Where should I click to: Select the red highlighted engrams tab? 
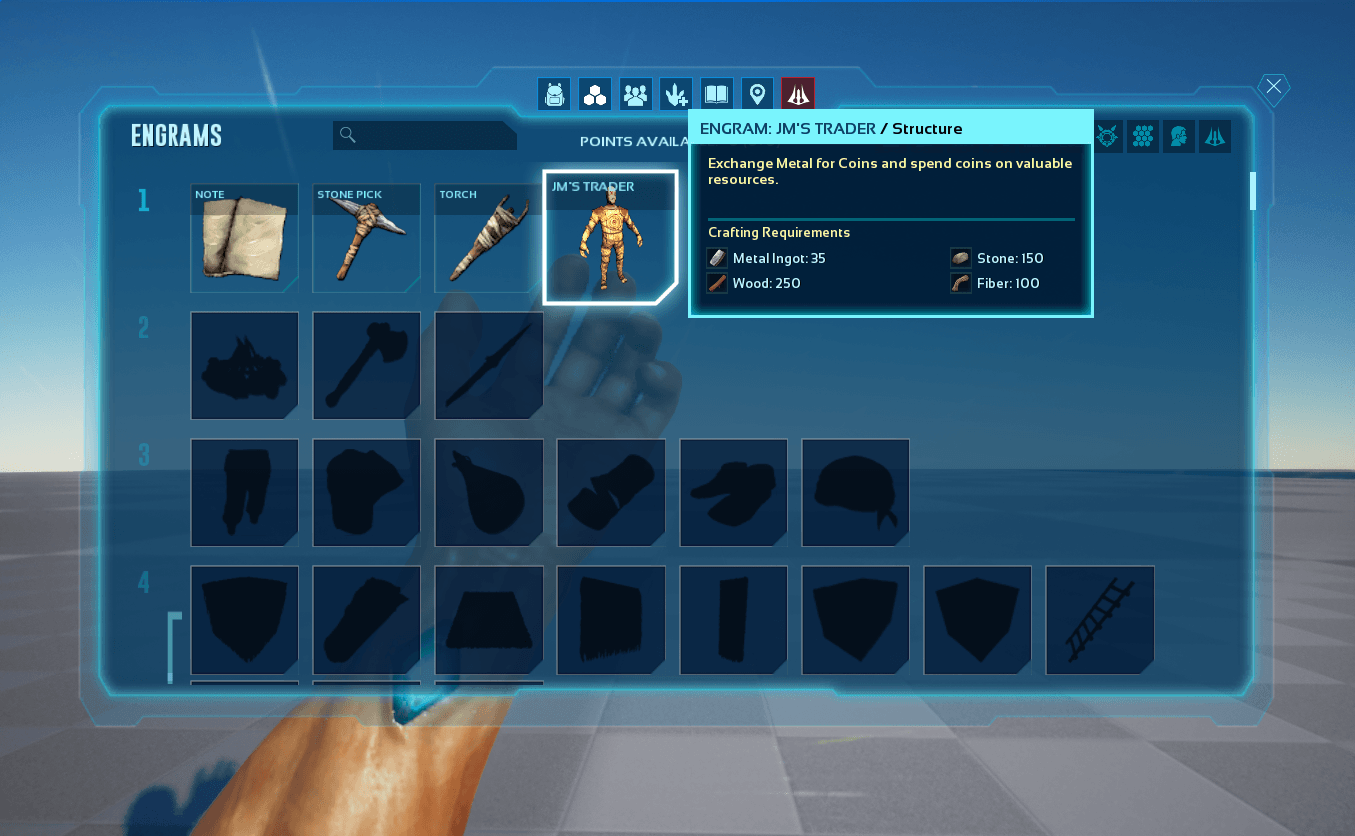798,94
